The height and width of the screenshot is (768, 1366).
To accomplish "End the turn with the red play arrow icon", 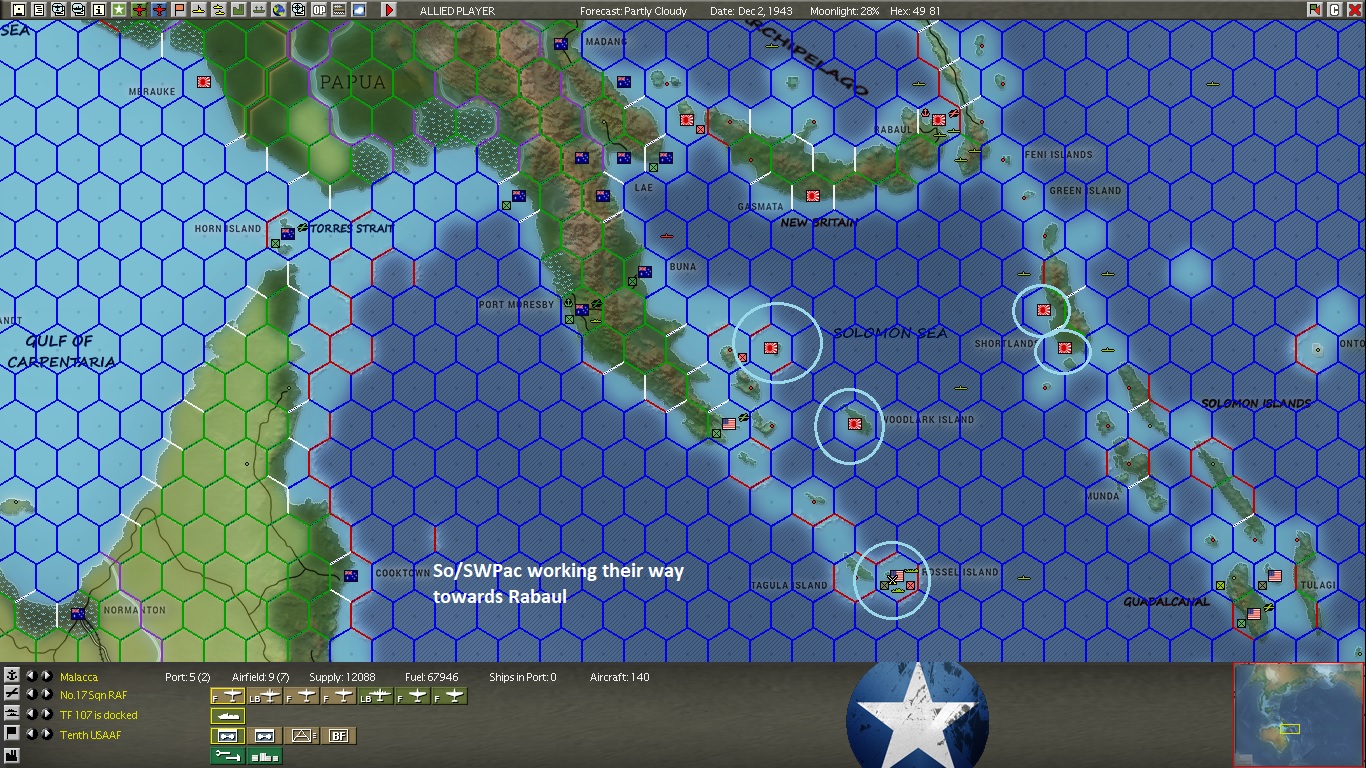I will tap(389, 11).
